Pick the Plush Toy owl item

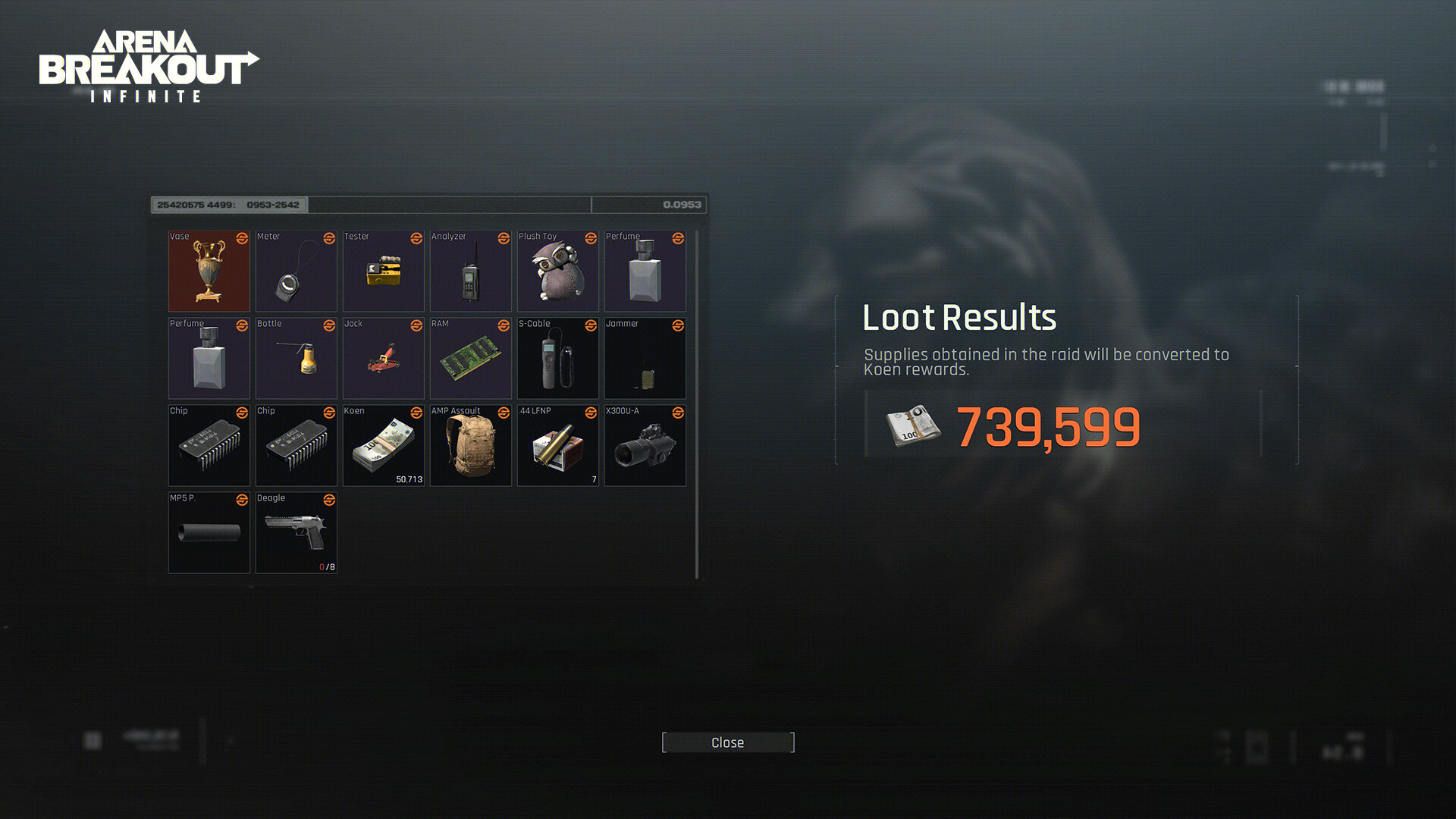click(x=557, y=271)
